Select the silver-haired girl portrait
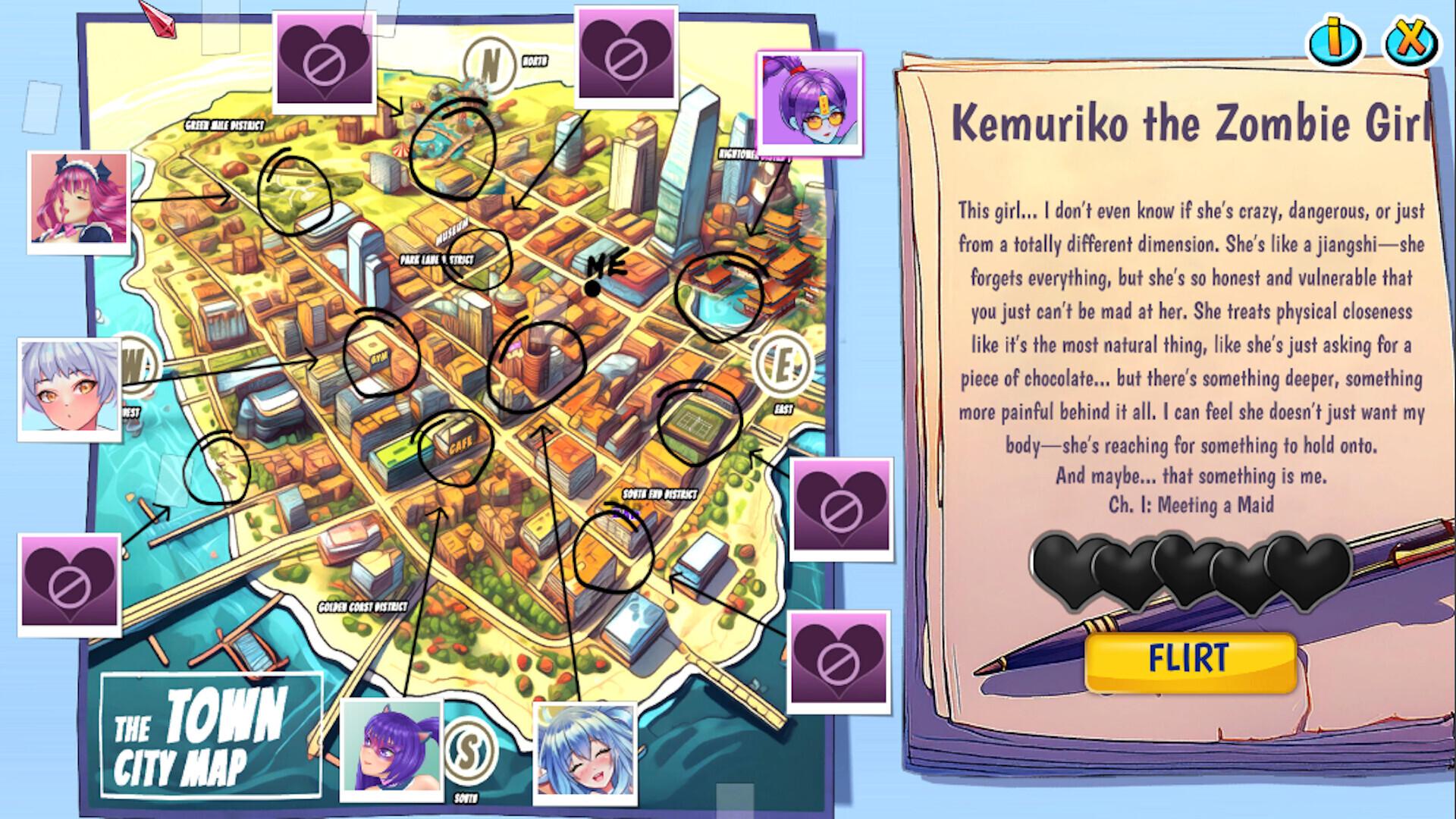The height and width of the screenshot is (819, 1456). click(70, 387)
